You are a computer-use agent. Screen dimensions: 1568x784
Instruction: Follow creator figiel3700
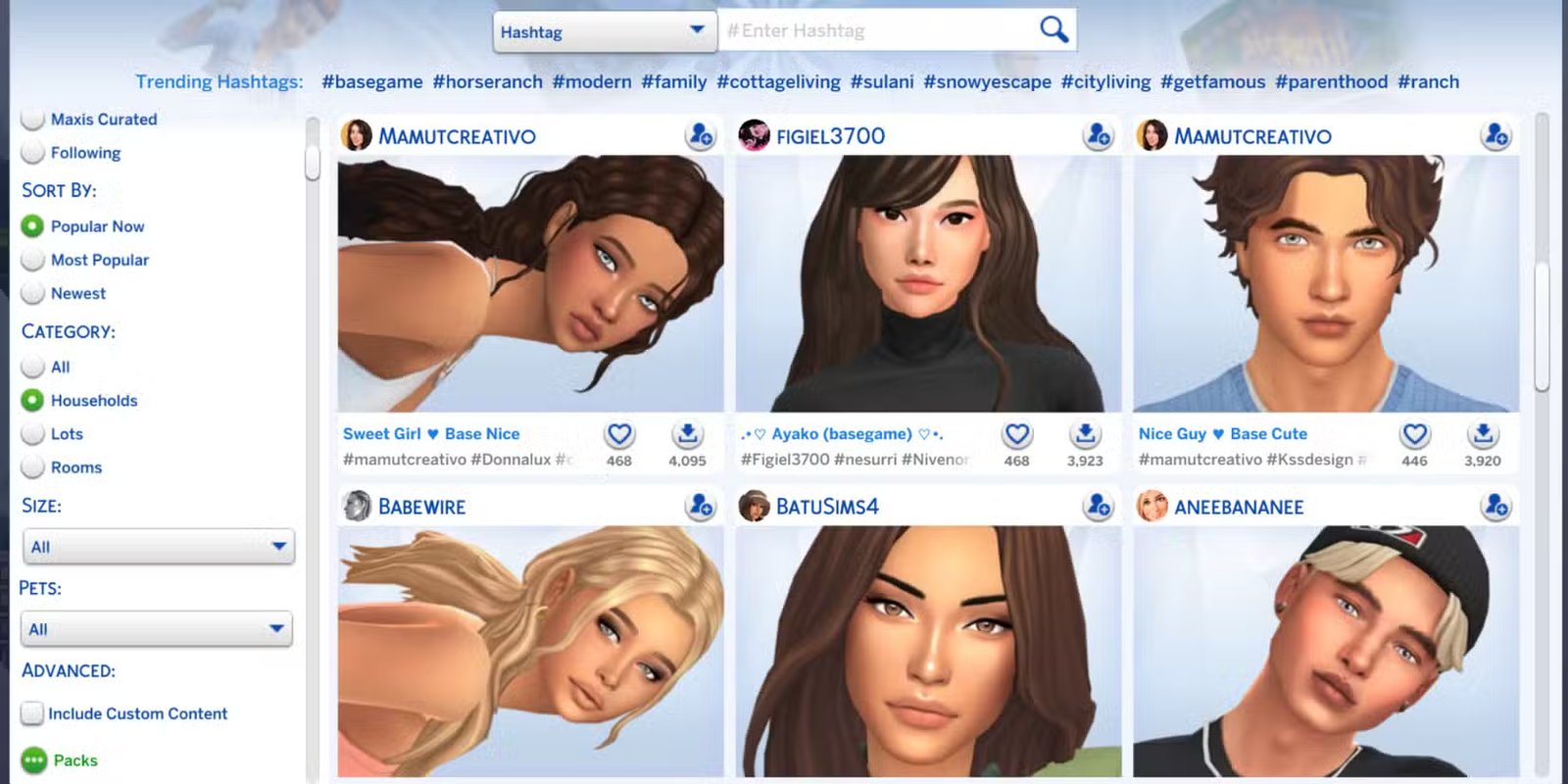1099,137
